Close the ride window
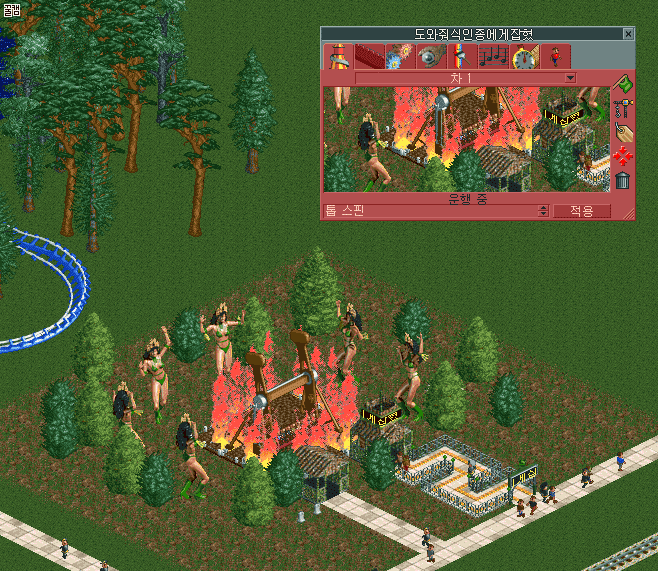This screenshot has width=658, height=571. (628, 34)
